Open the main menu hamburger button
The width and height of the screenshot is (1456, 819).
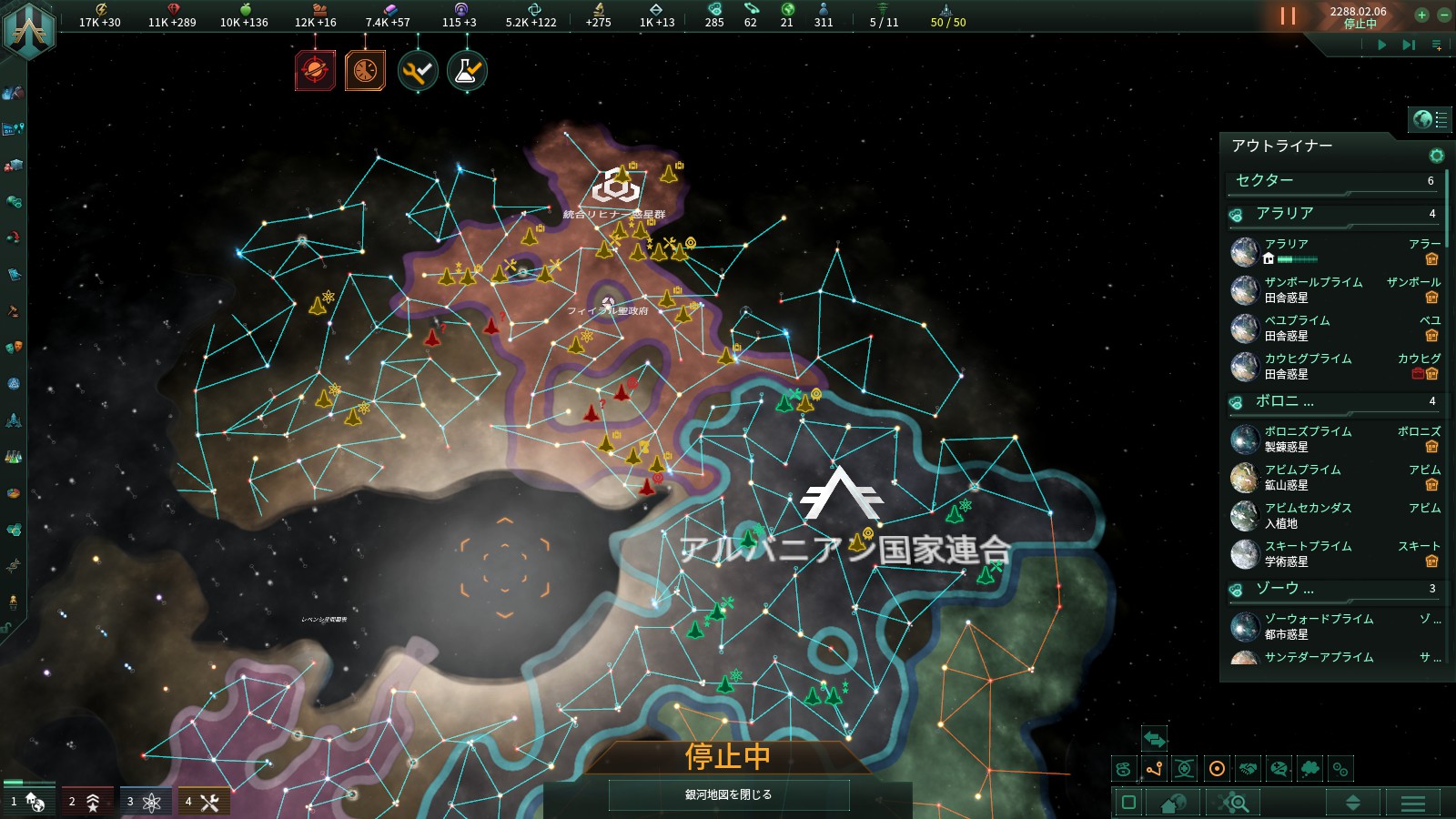(1412, 803)
